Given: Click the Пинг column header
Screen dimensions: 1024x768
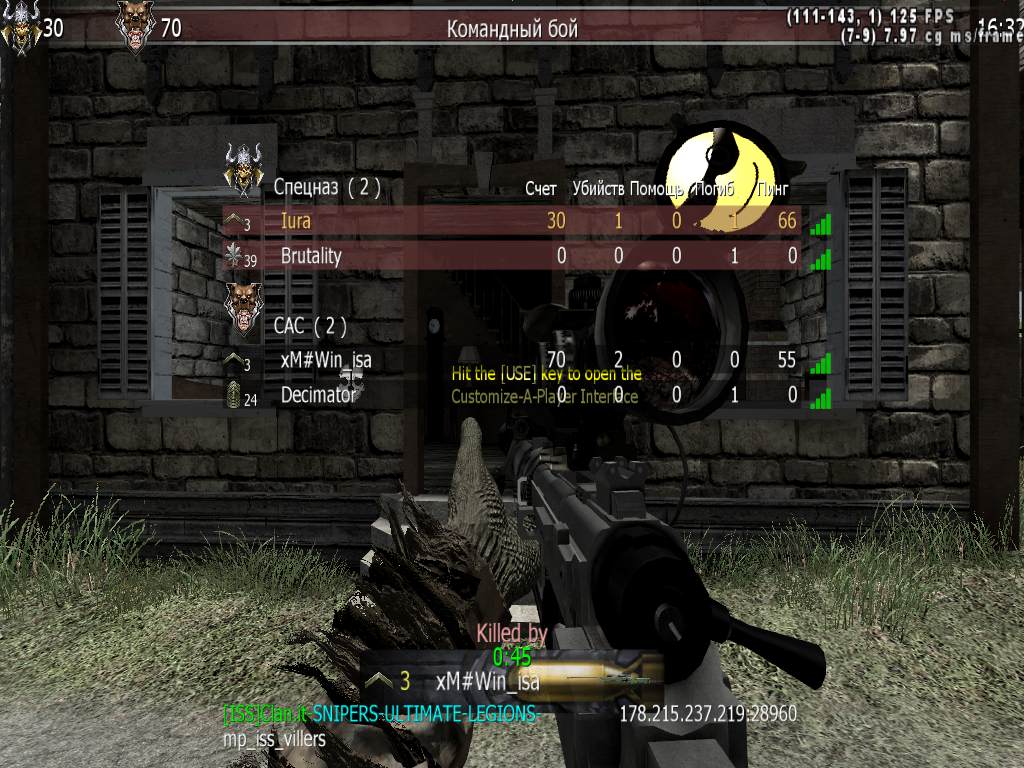Looking at the screenshot, I should pos(771,189).
